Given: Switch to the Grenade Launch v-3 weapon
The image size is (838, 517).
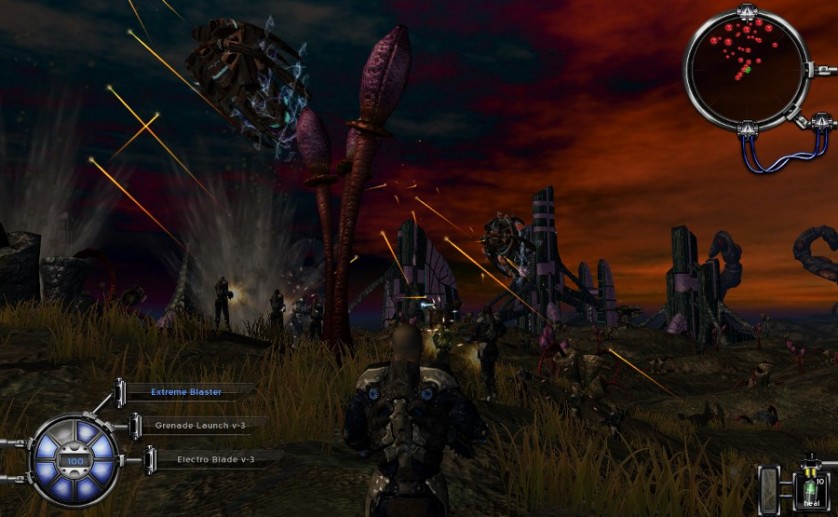Looking at the screenshot, I should pos(200,425).
